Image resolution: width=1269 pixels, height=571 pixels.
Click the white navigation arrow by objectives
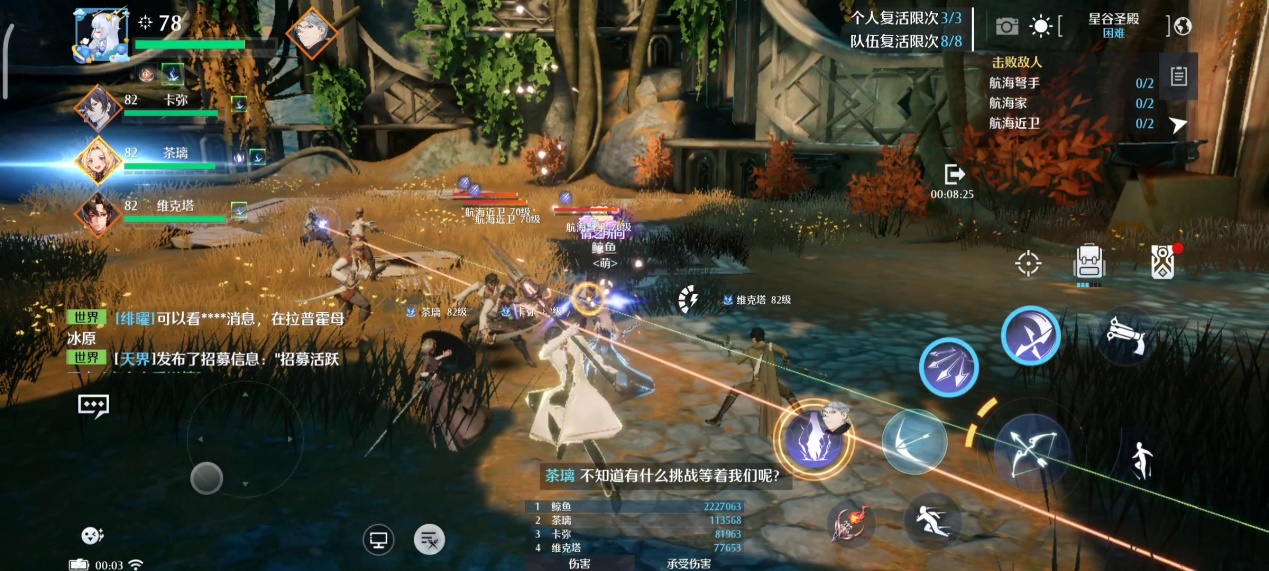[1179, 124]
